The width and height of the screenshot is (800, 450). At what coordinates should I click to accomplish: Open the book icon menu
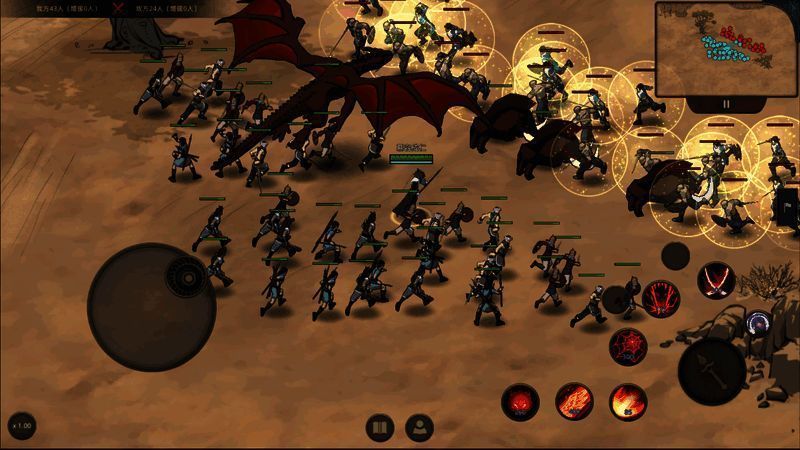(x=379, y=427)
